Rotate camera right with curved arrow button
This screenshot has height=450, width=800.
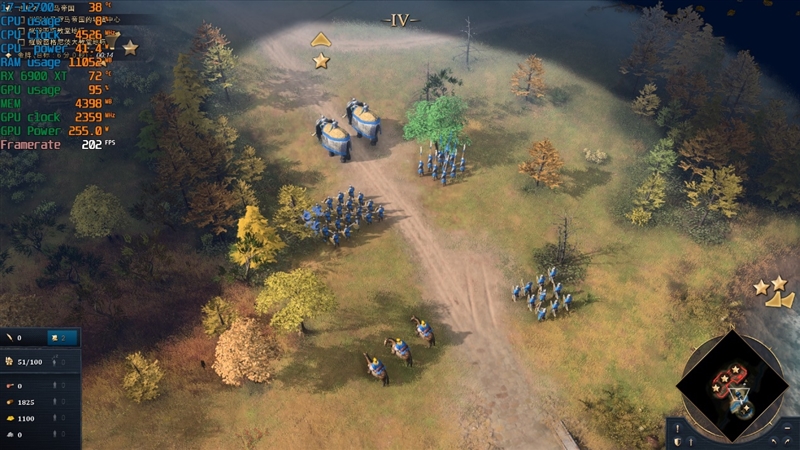click(x=789, y=441)
